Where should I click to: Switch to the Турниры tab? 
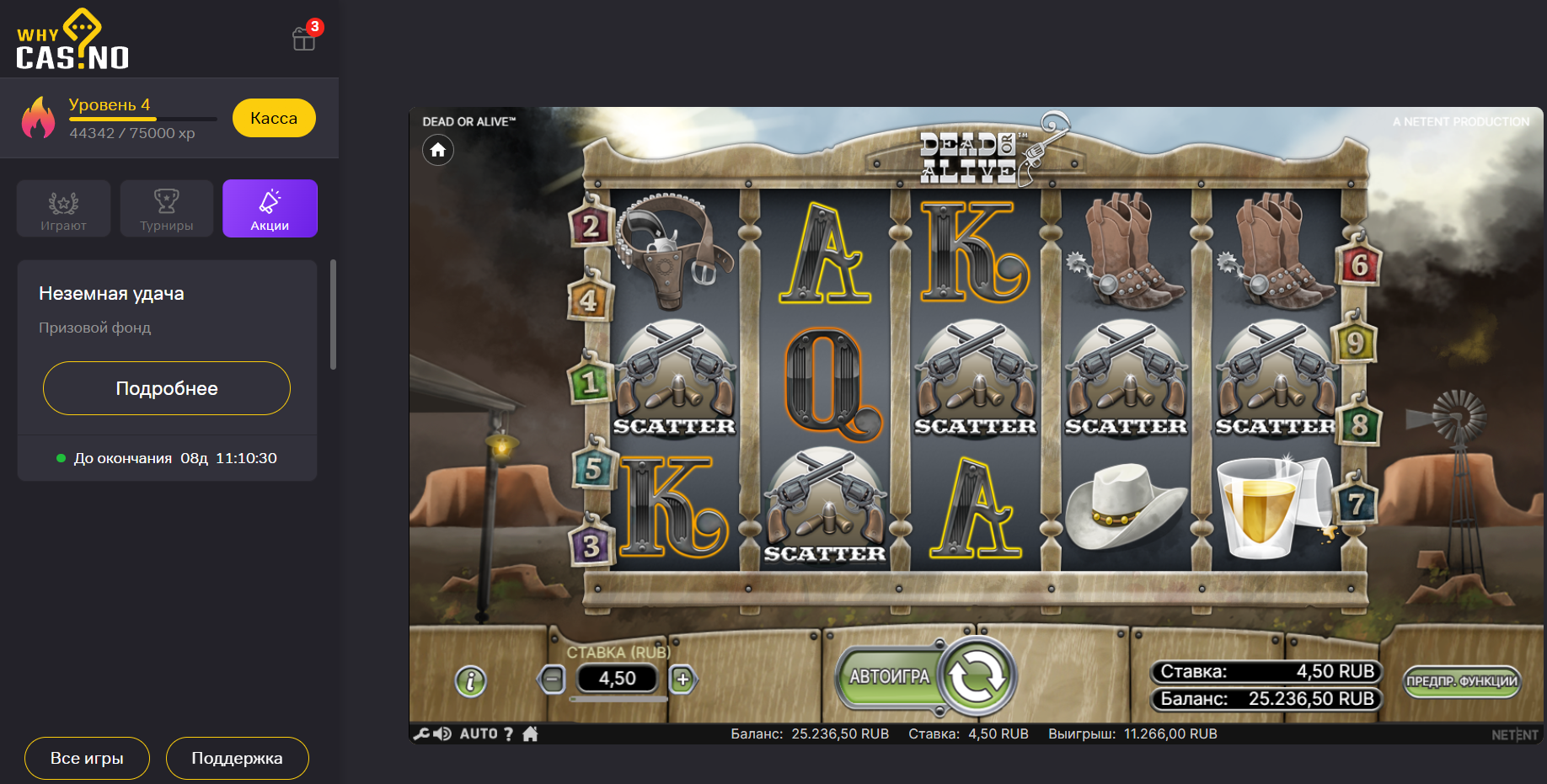click(167, 208)
